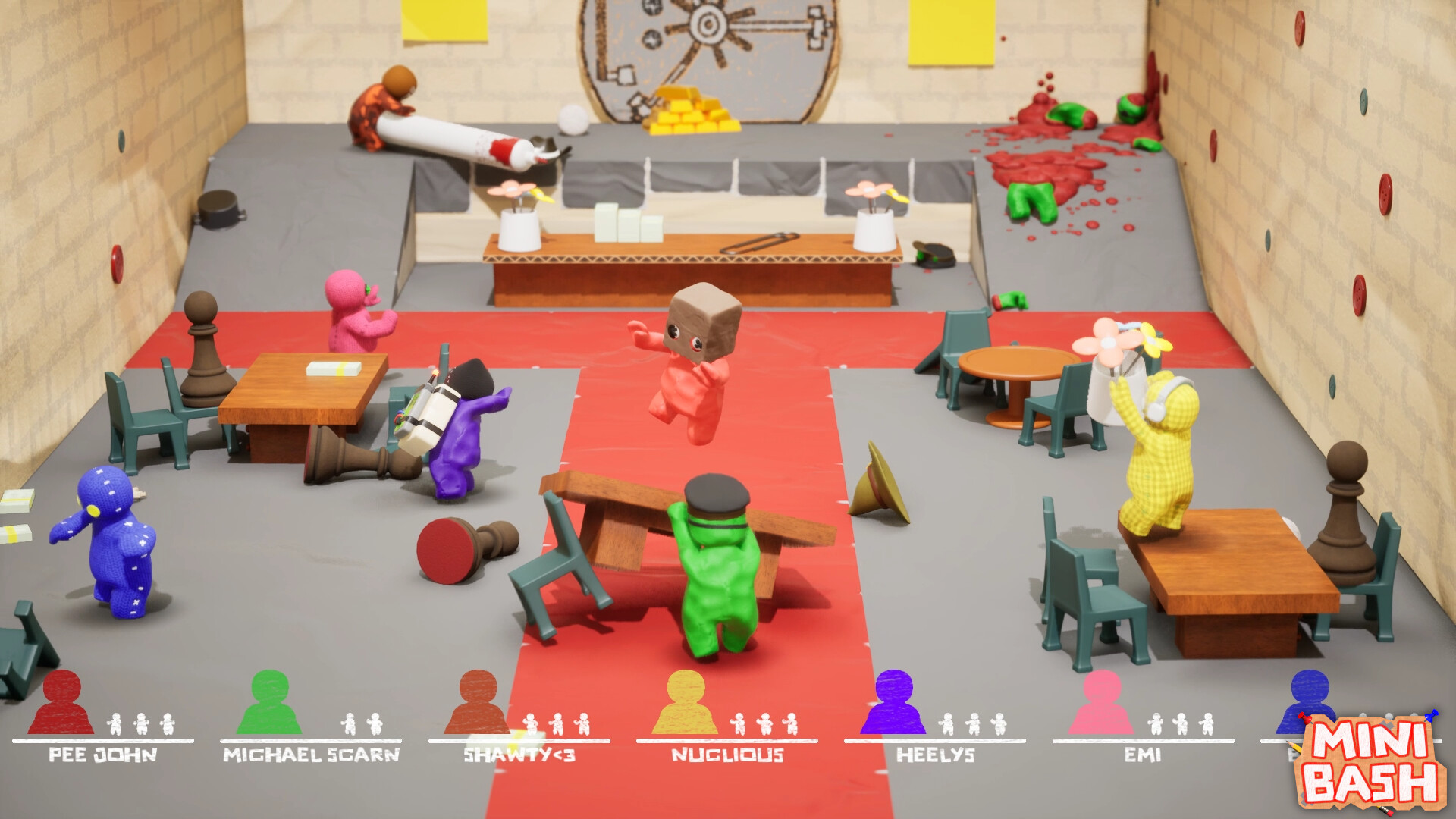This screenshot has height=819, width=1456.
Task: Click the name label MICHAEL SCARN
Action: point(312,755)
